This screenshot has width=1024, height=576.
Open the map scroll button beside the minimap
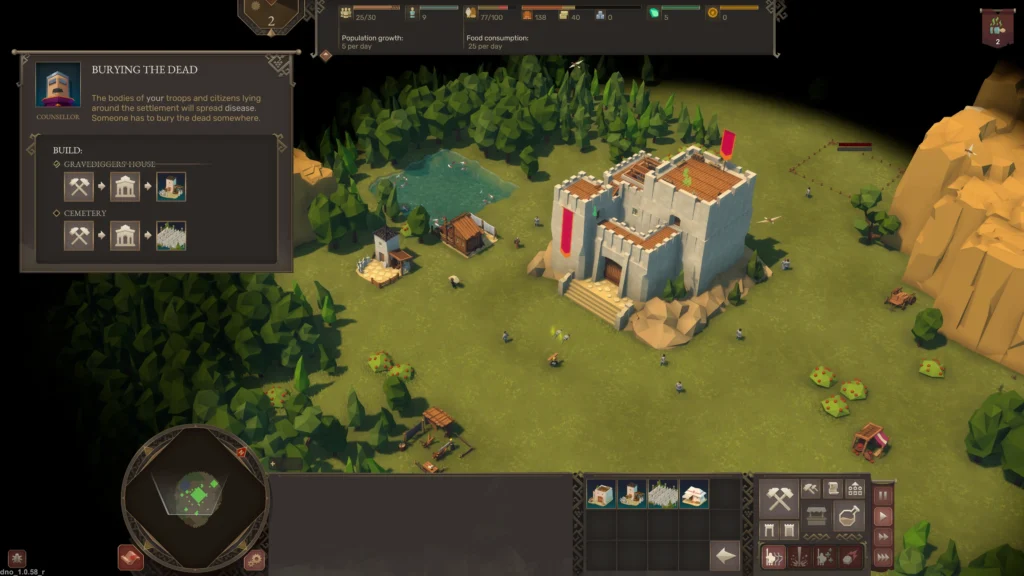(130, 557)
